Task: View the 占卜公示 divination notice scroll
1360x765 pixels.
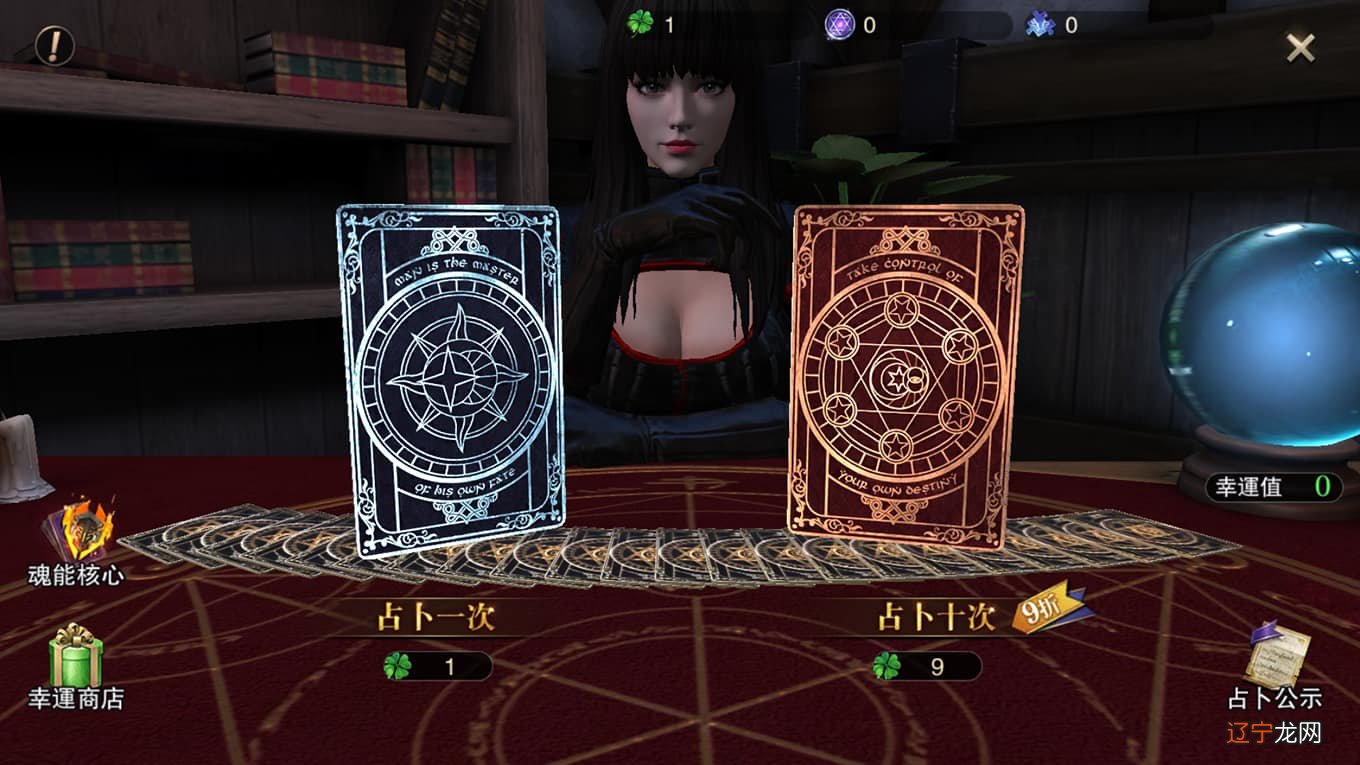Action: [1275, 665]
